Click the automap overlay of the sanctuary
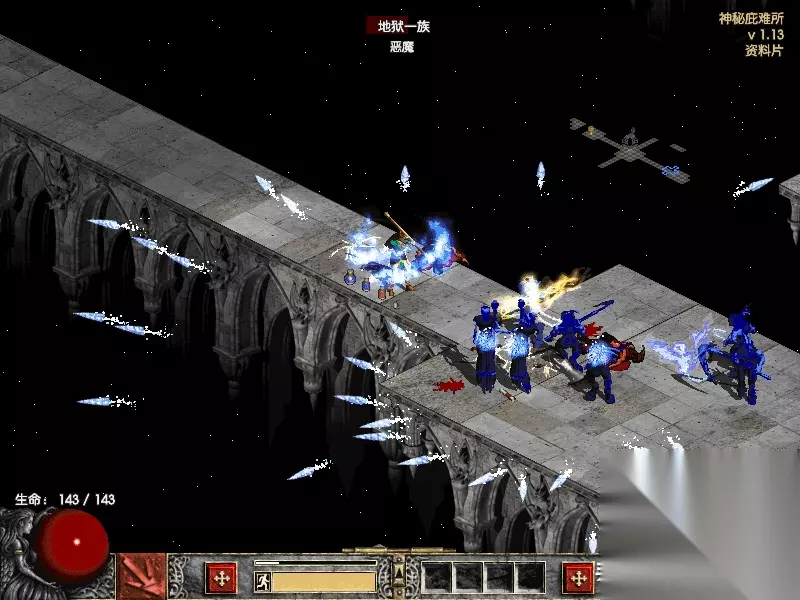This screenshot has width=800, height=600. [629, 146]
